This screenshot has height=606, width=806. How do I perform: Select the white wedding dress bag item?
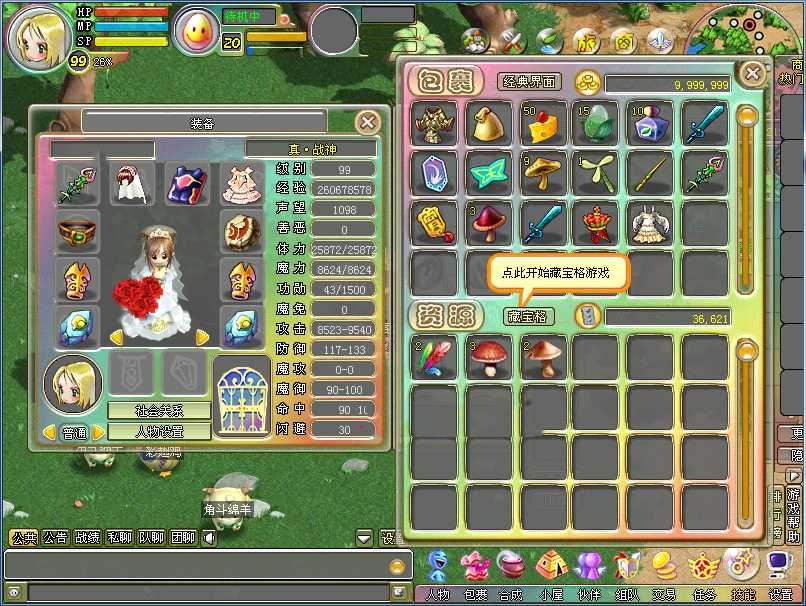point(650,224)
